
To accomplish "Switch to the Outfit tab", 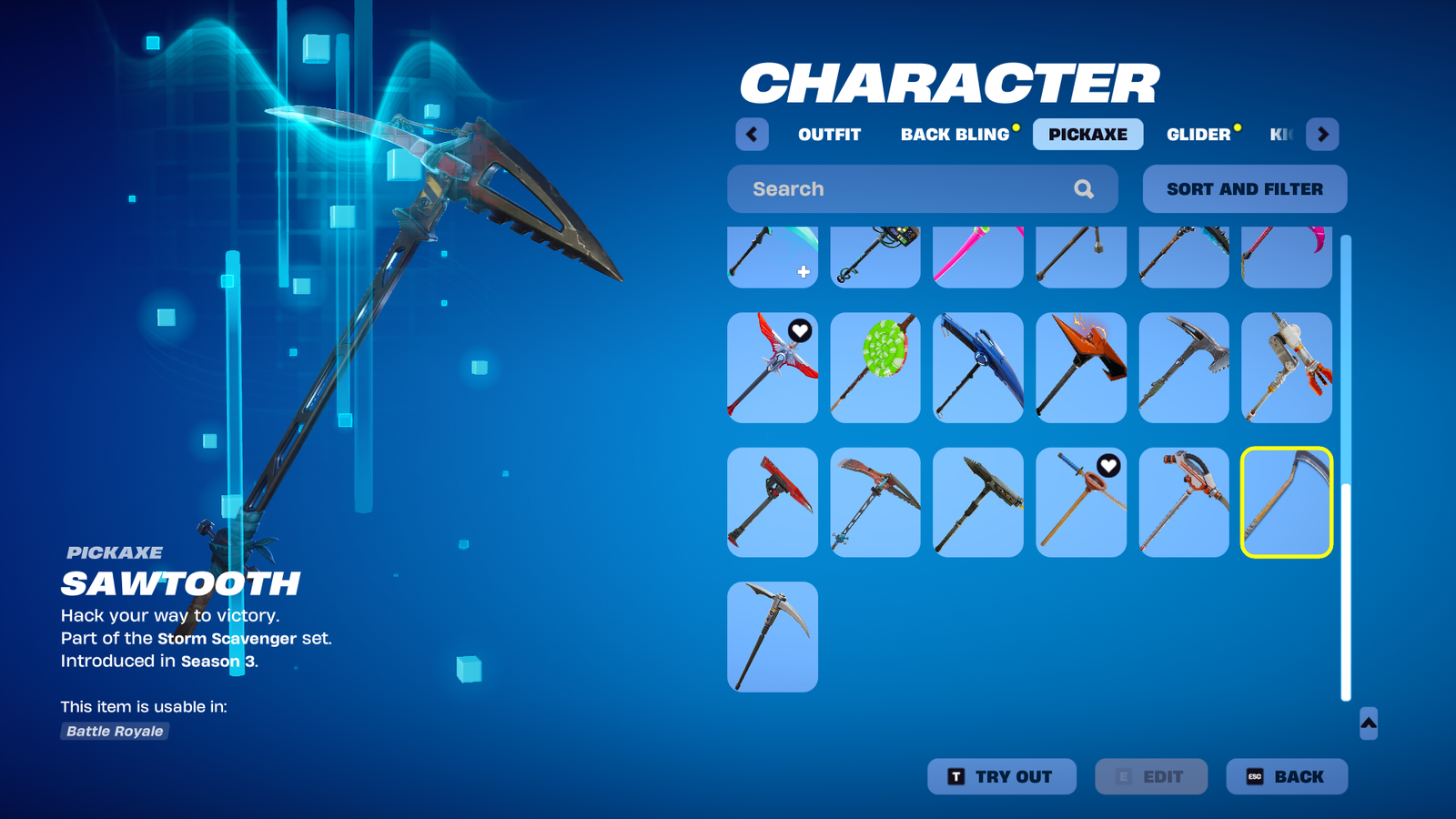I will 829,135.
